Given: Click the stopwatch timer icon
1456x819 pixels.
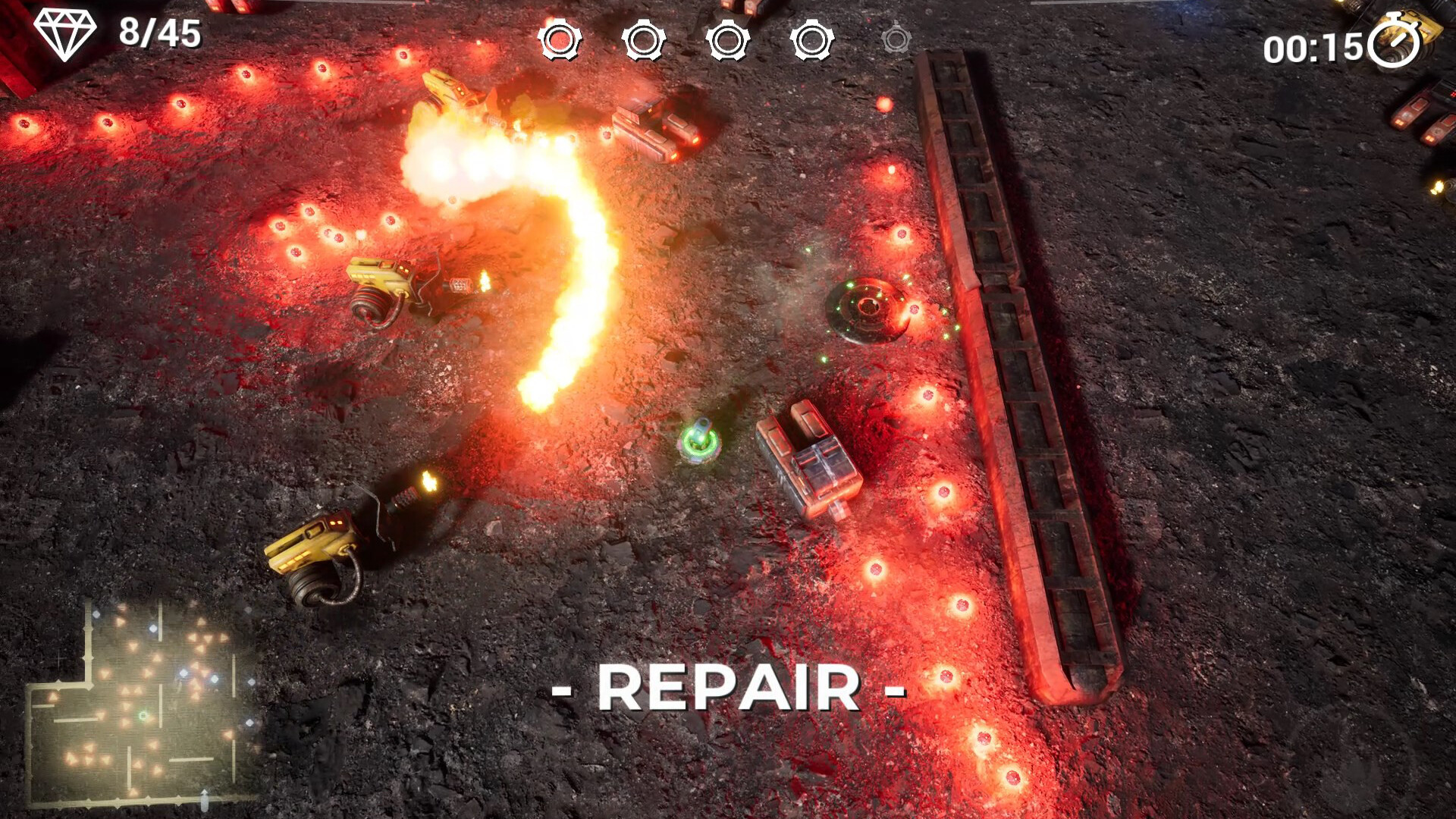Looking at the screenshot, I should point(1394,43).
